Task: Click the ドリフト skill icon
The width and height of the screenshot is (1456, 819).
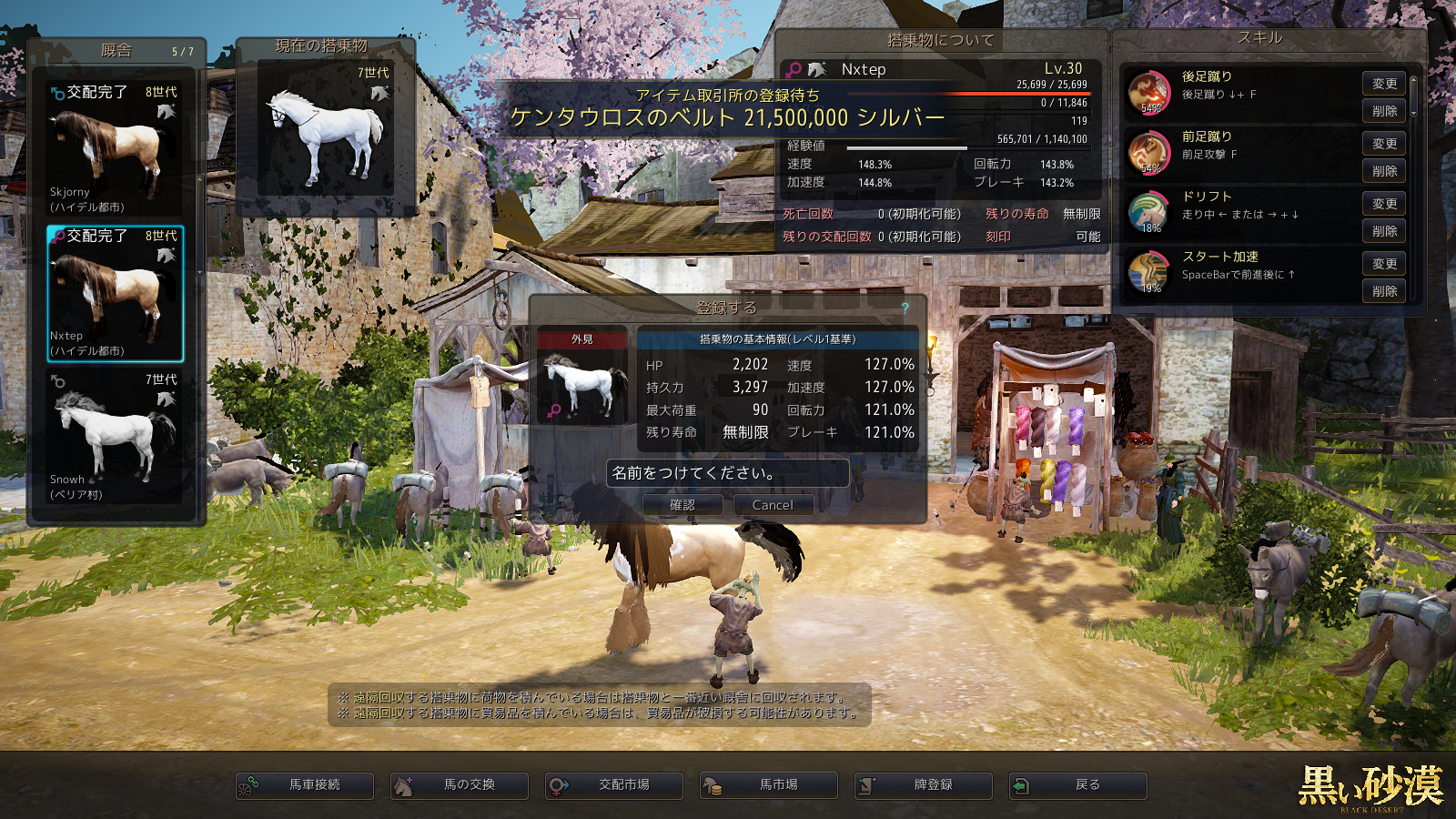Action: [1148, 213]
